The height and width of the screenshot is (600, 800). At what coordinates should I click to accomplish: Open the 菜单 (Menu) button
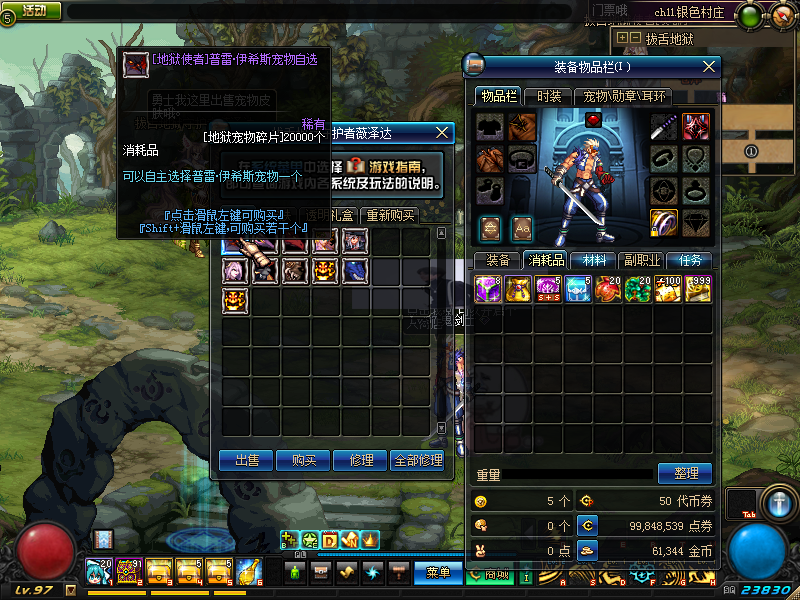(x=437, y=573)
